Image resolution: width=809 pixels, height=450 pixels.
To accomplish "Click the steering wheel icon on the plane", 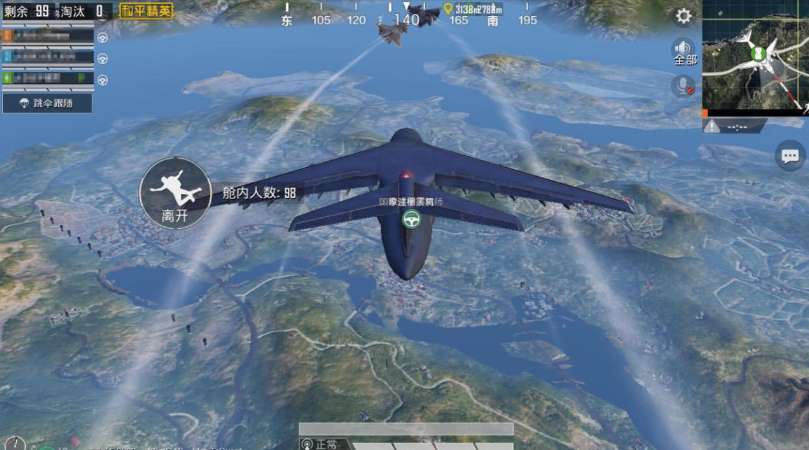I will pyautogui.click(x=409, y=219).
